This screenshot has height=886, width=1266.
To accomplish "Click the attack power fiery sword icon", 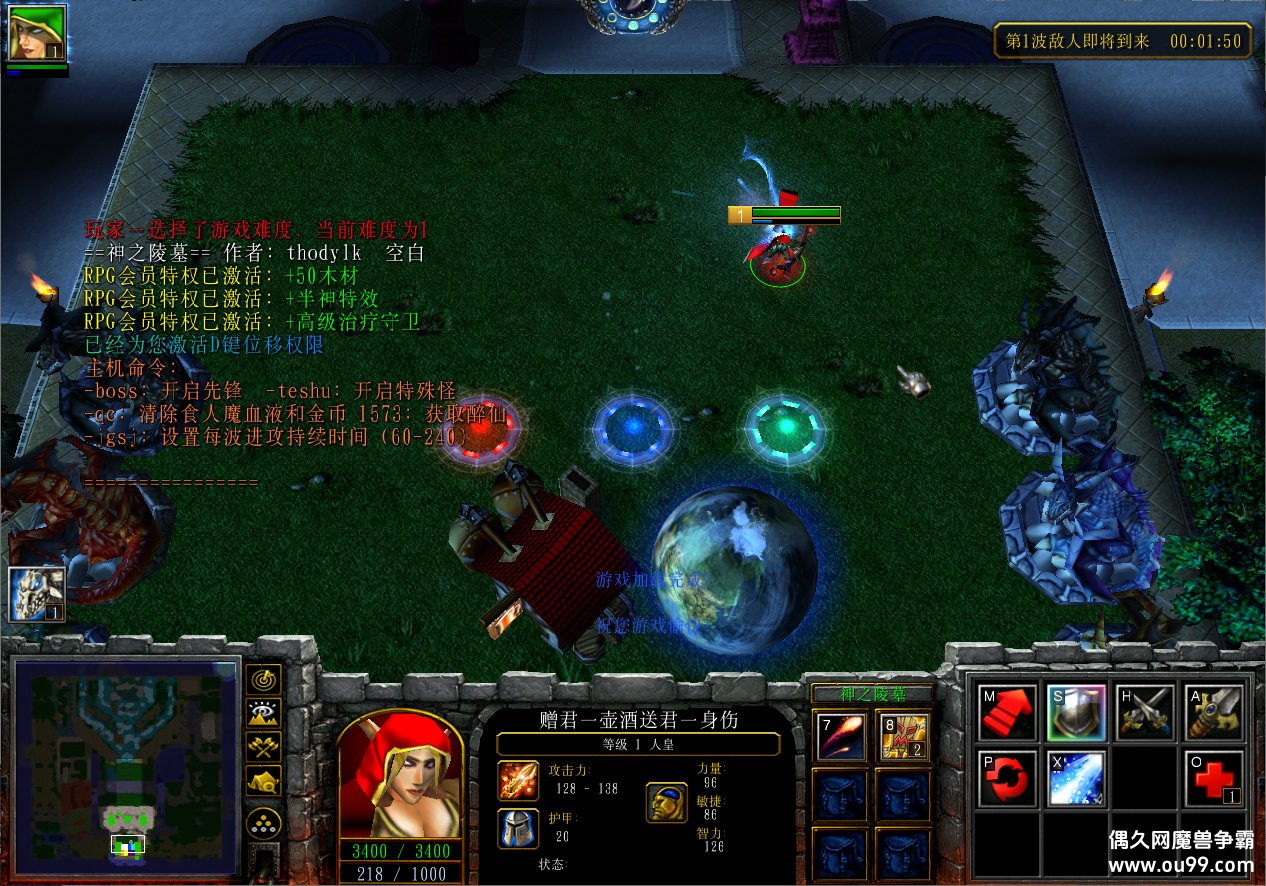I will pyautogui.click(x=518, y=781).
